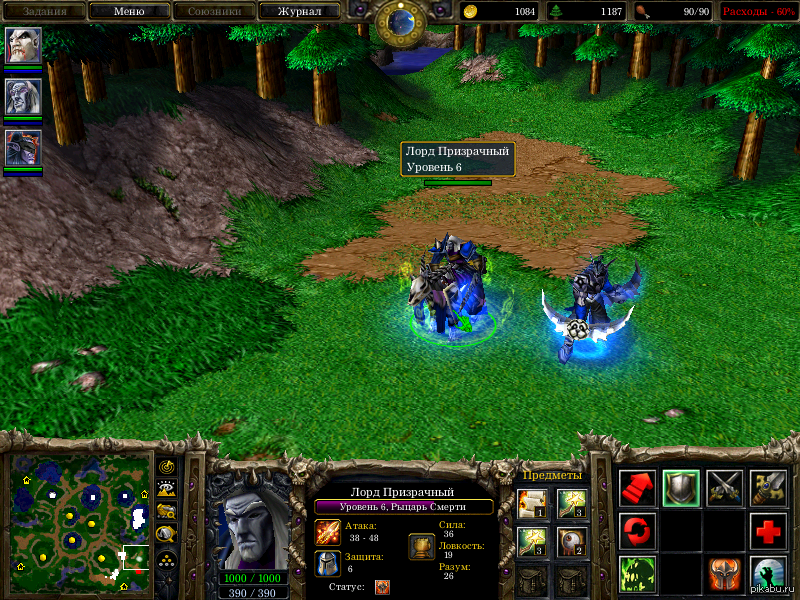Toggle the formation movement button
Screen dimensions: 800x600
(167, 559)
